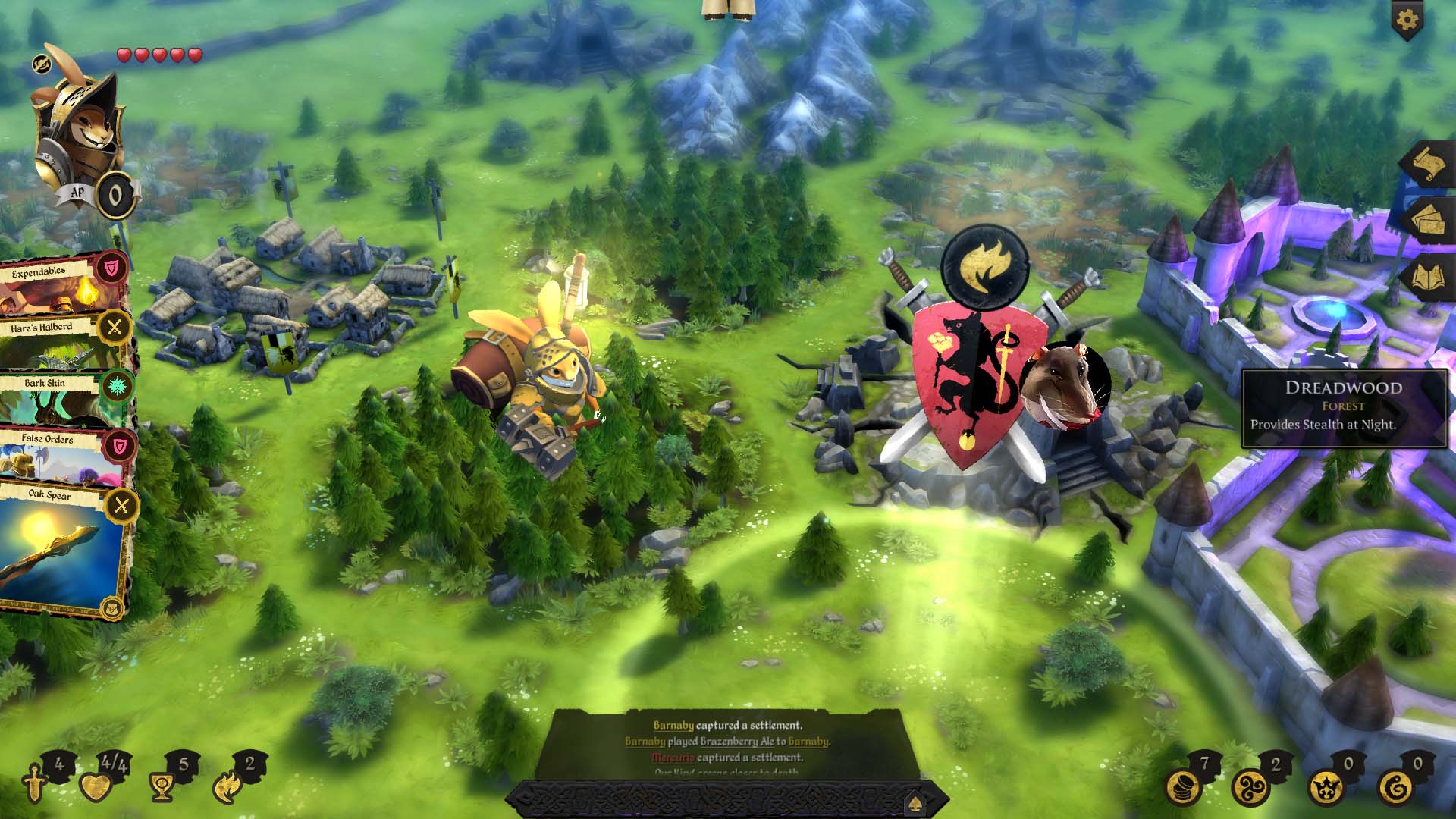This screenshot has height=819, width=1456.
Task: Click the banner icon below the settings gear
Action: (x=1407, y=30)
